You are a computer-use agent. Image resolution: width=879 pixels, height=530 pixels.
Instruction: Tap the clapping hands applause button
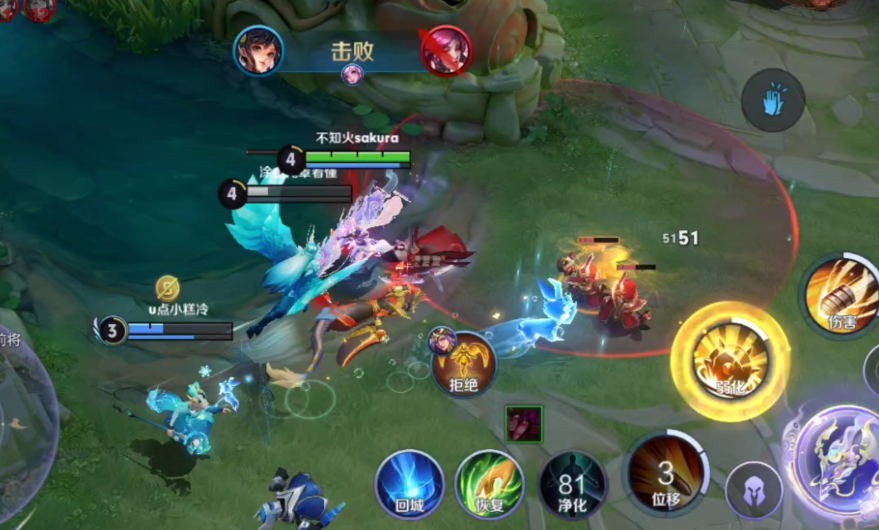[772, 100]
